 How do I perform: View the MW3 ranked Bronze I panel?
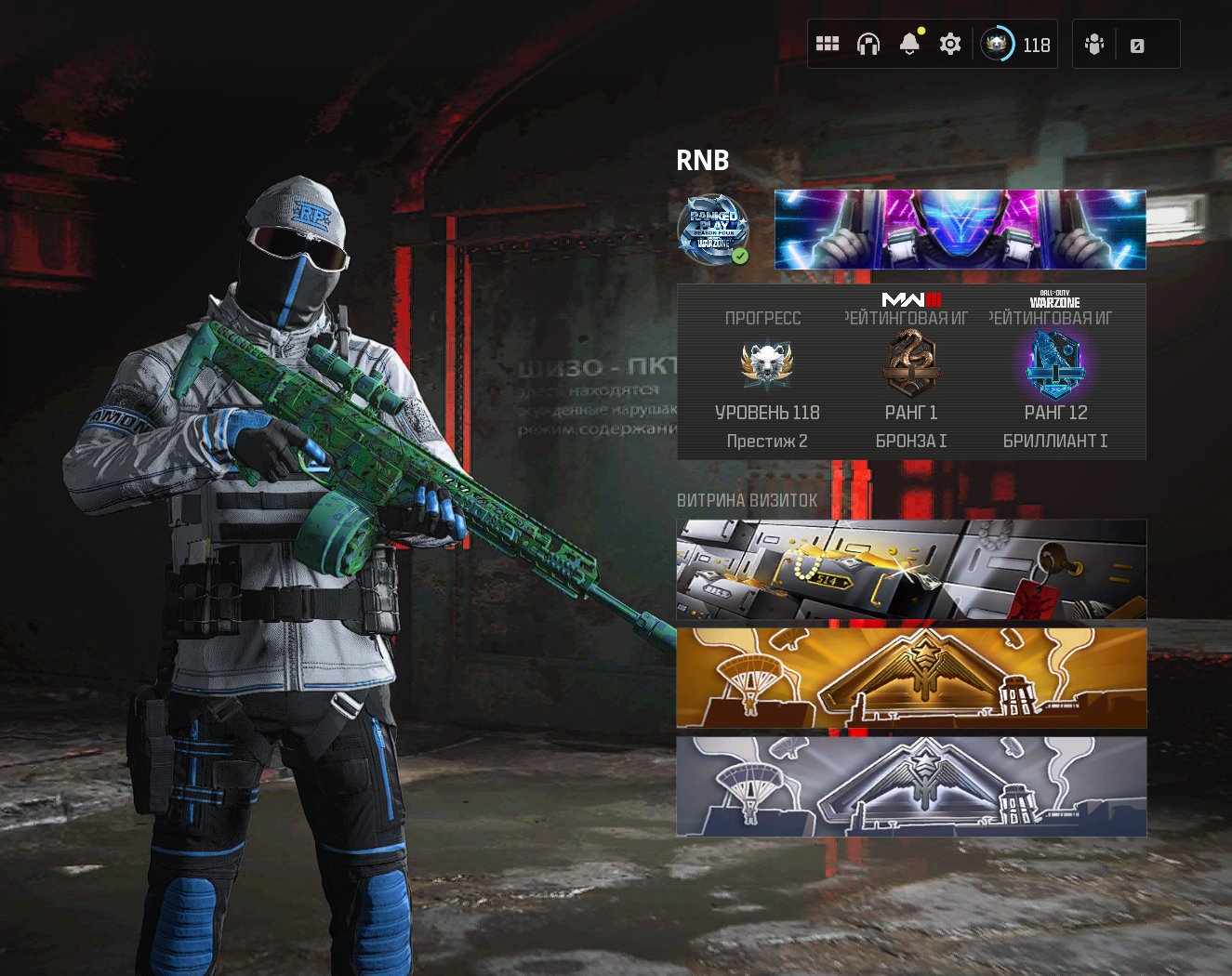coord(911,381)
